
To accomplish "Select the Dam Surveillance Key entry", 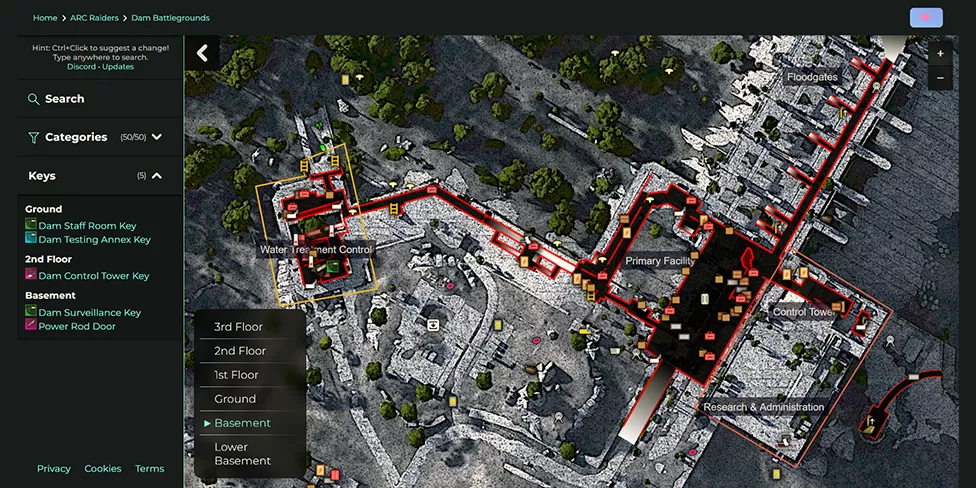I will tap(89, 312).
